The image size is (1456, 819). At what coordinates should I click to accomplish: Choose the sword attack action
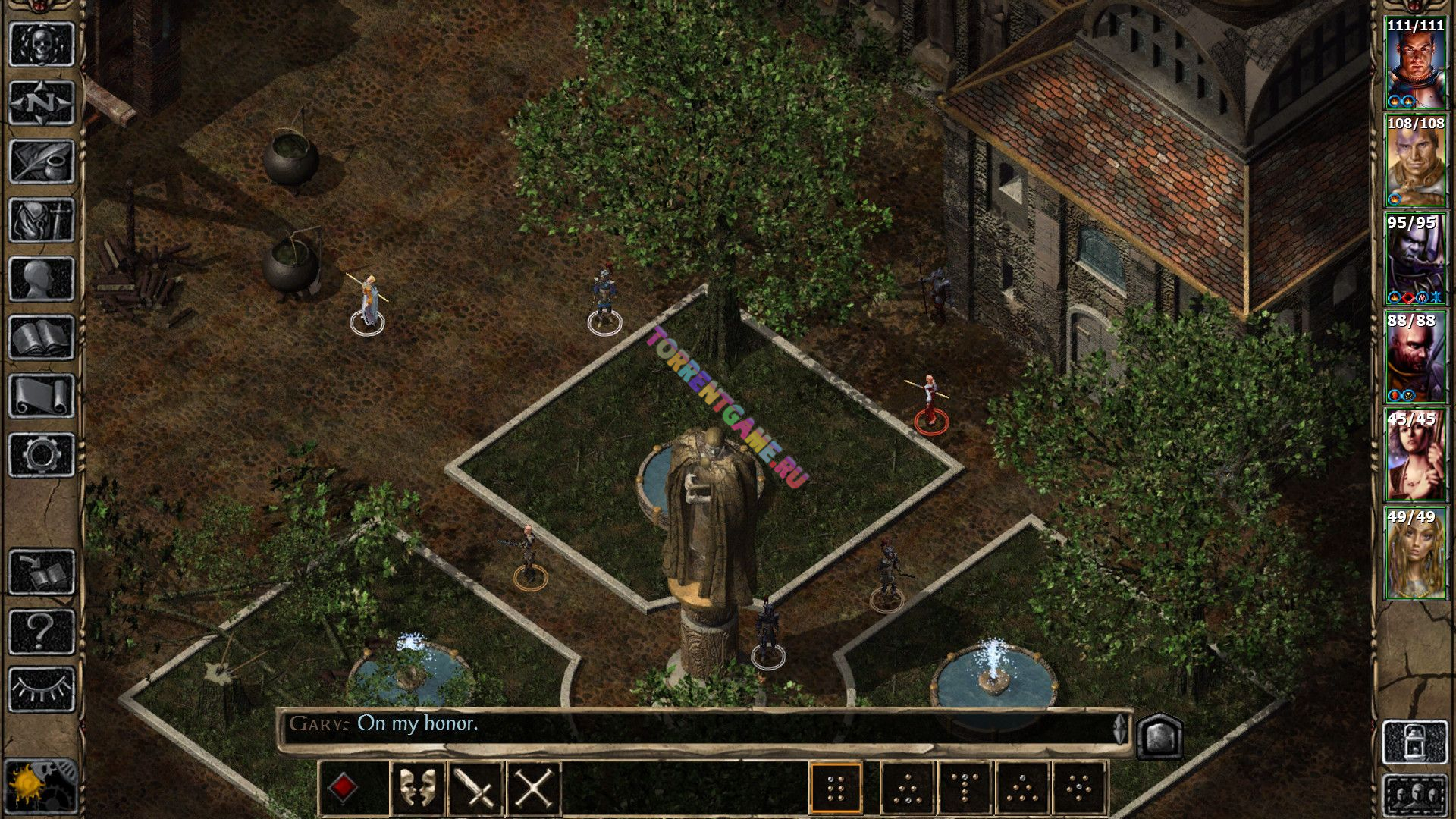(475, 788)
